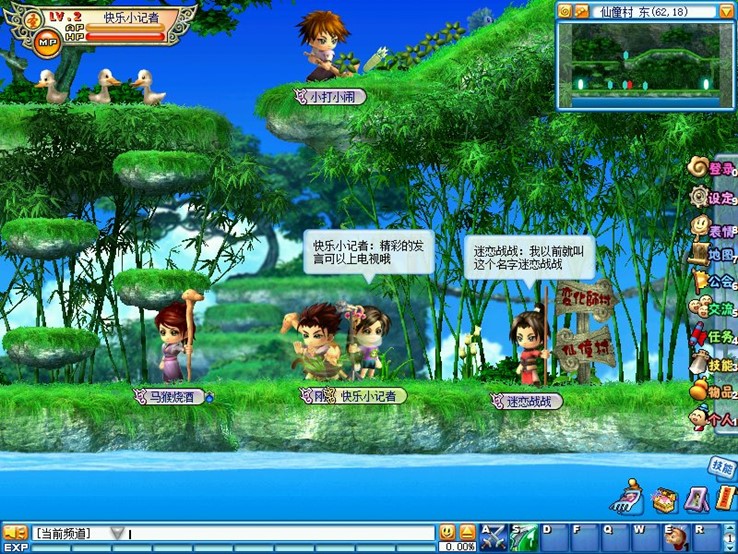Open the smiley emoticon button beside the chat box

pos(447,533)
